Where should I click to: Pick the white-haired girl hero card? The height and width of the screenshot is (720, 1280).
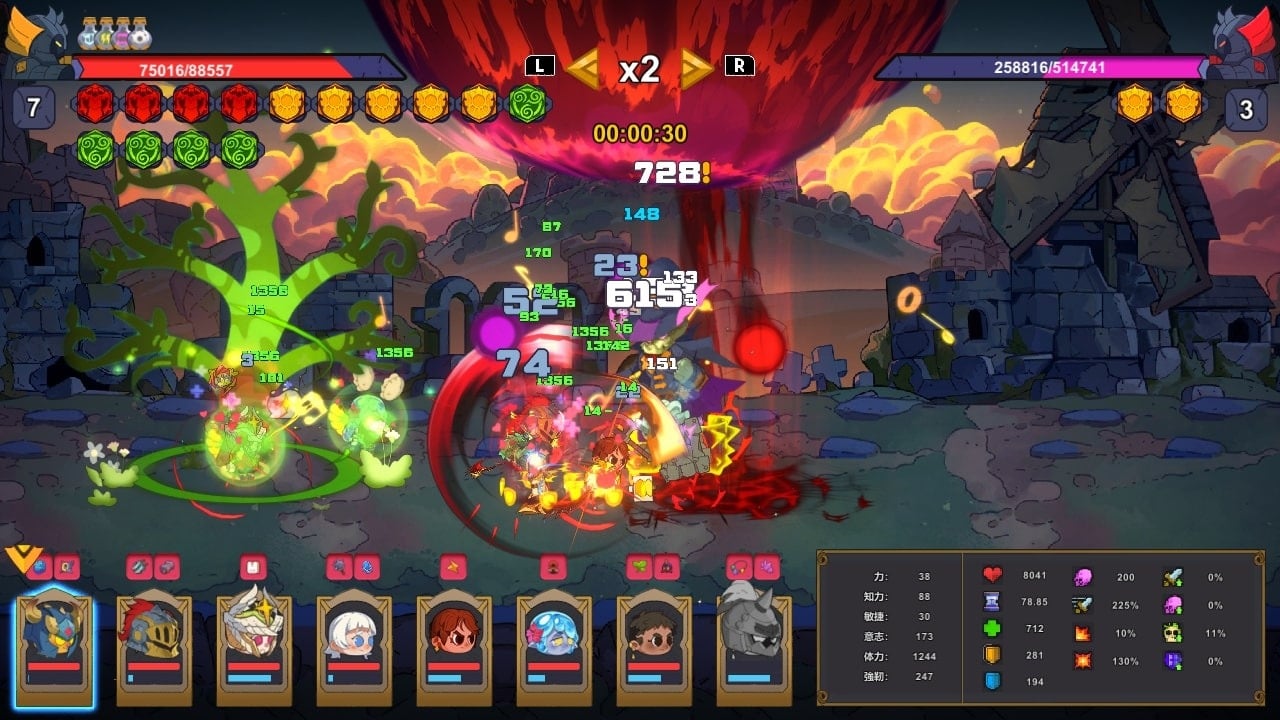pos(353,645)
